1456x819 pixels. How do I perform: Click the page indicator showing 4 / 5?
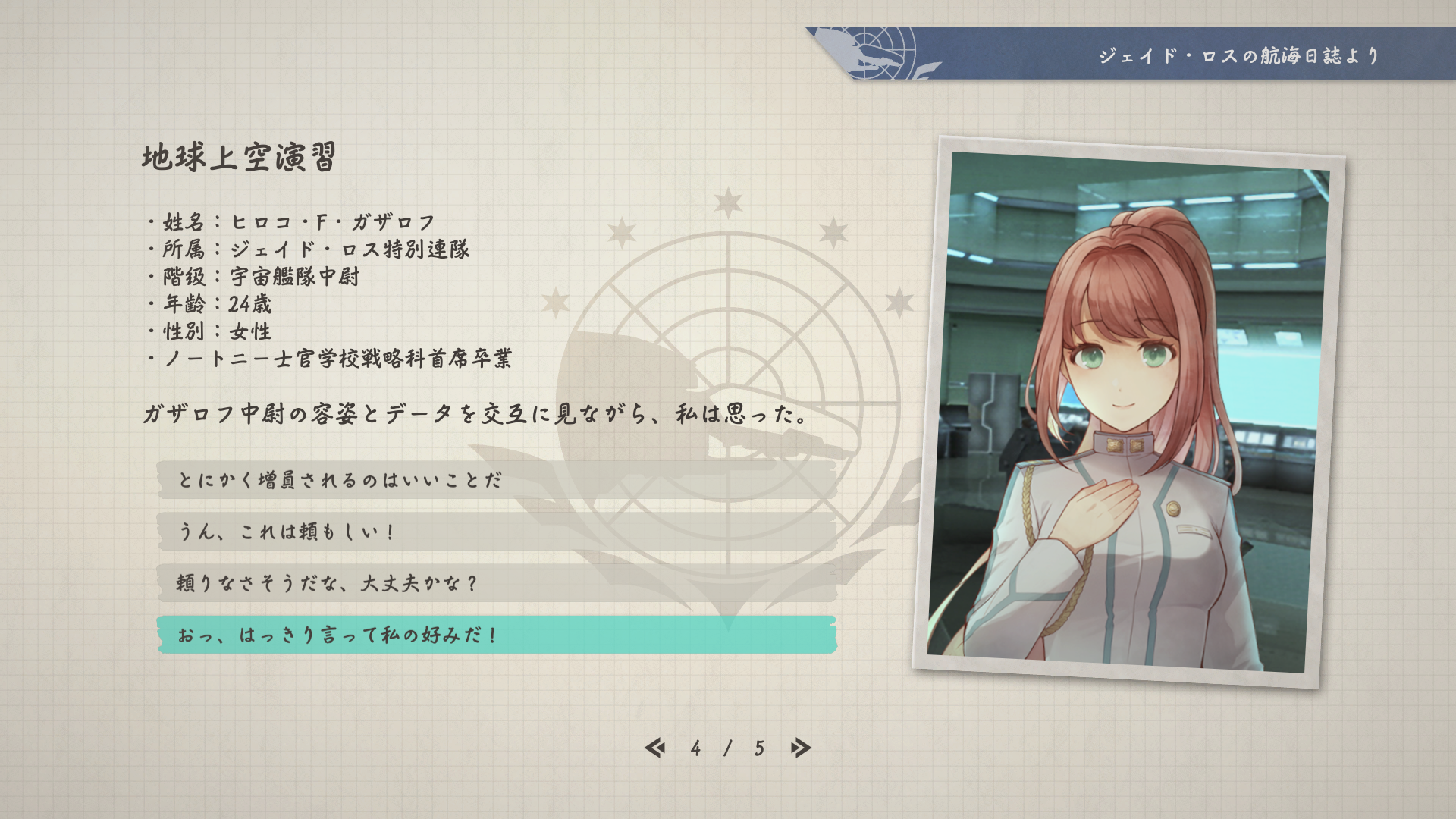pos(726,748)
